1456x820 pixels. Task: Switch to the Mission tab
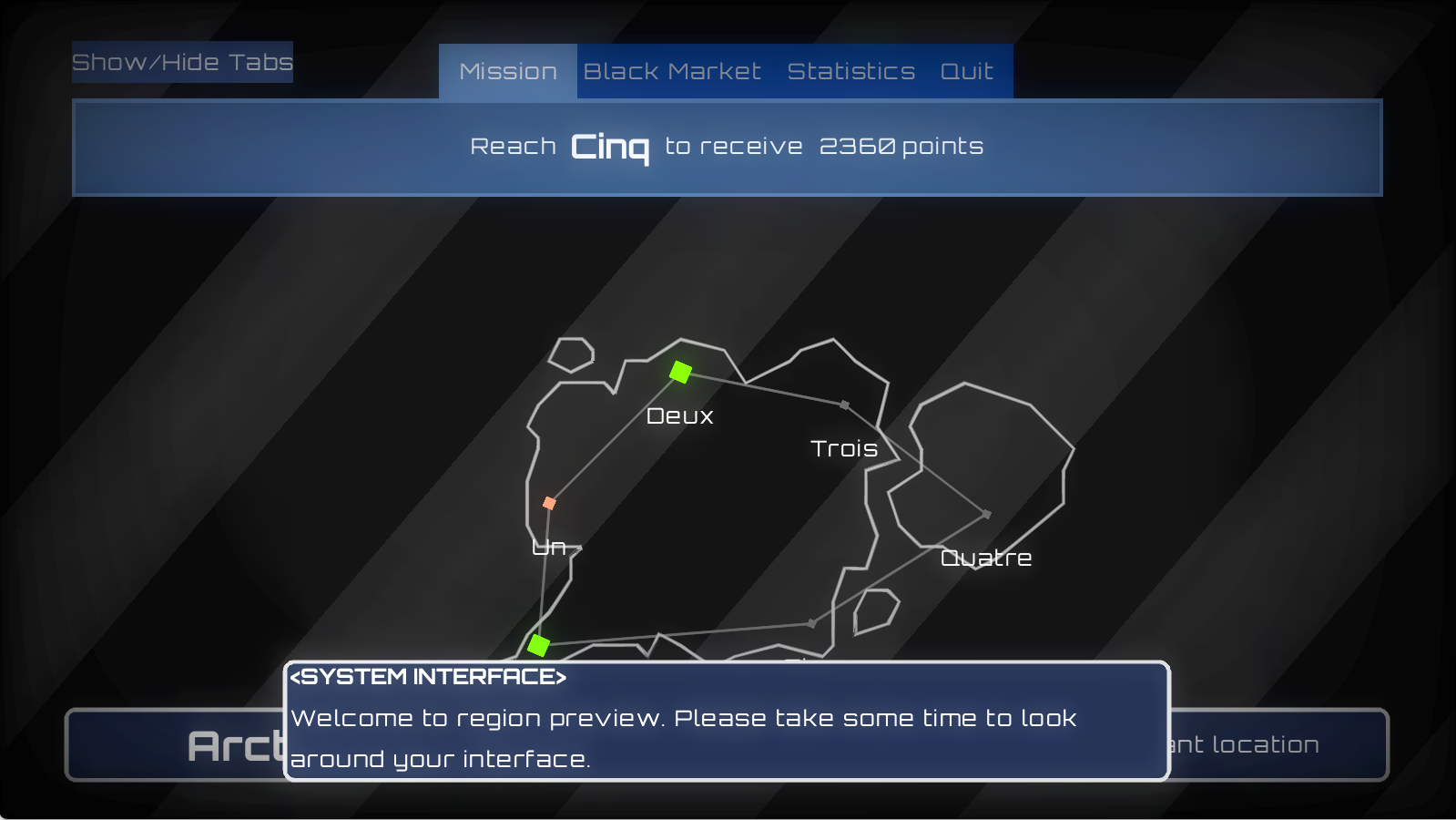(x=508, y=71)
